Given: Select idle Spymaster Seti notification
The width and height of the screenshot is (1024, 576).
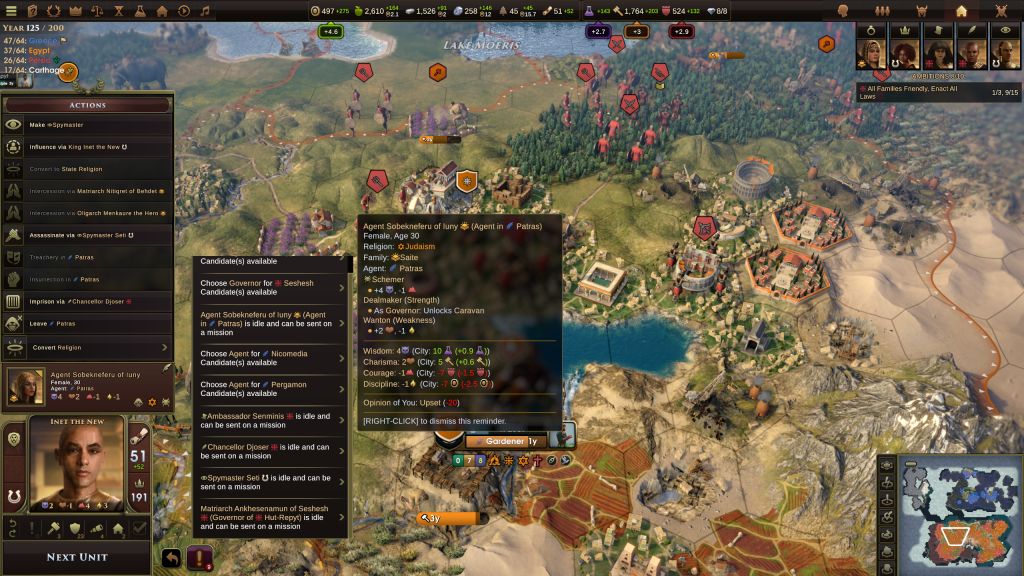Looking at the screenshot, I should pos(270,482).
